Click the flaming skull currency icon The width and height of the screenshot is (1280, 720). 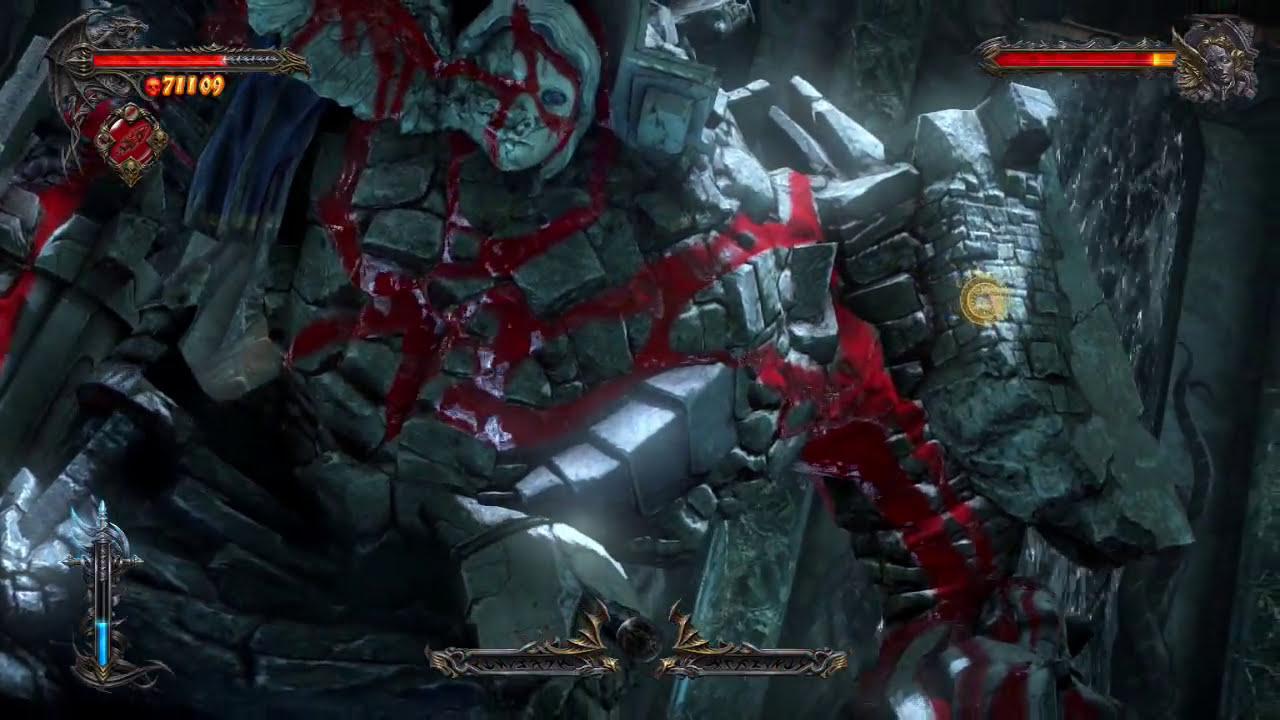point(154,86)
